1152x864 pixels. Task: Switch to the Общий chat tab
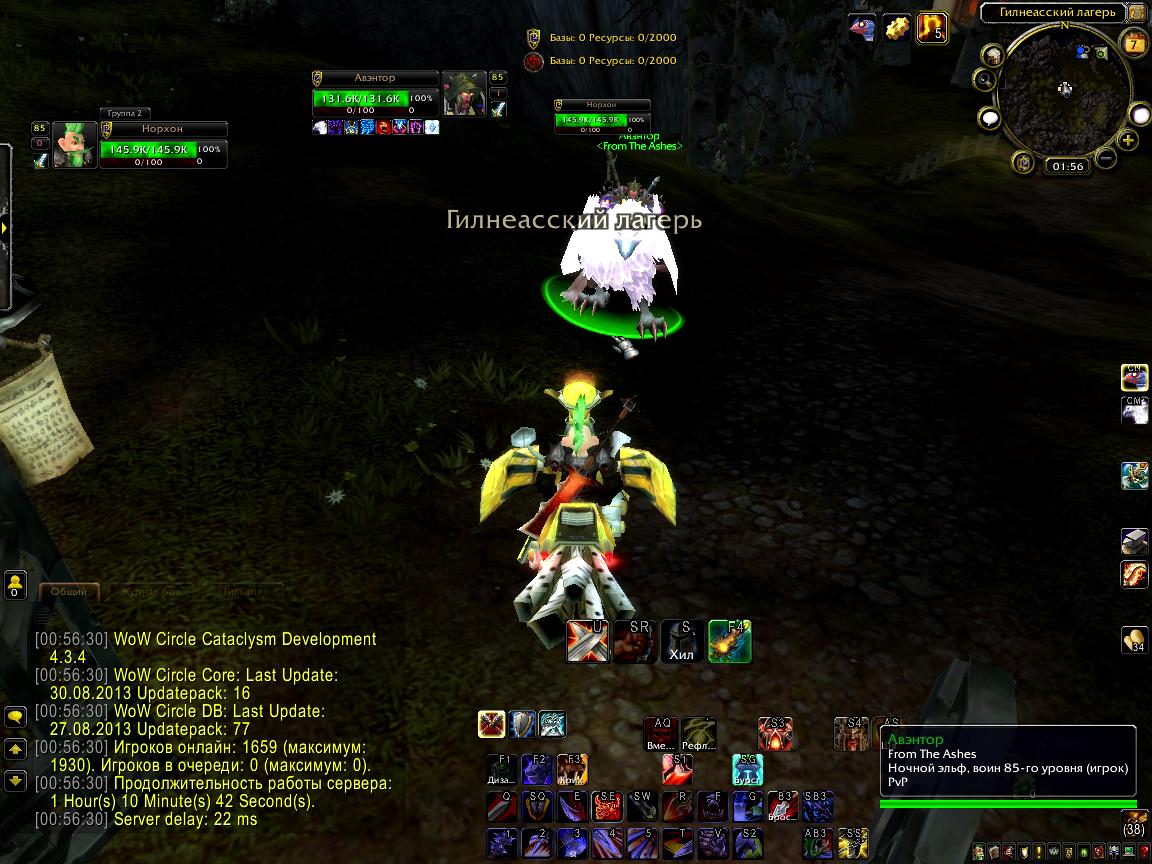click(x=69, y=592)
